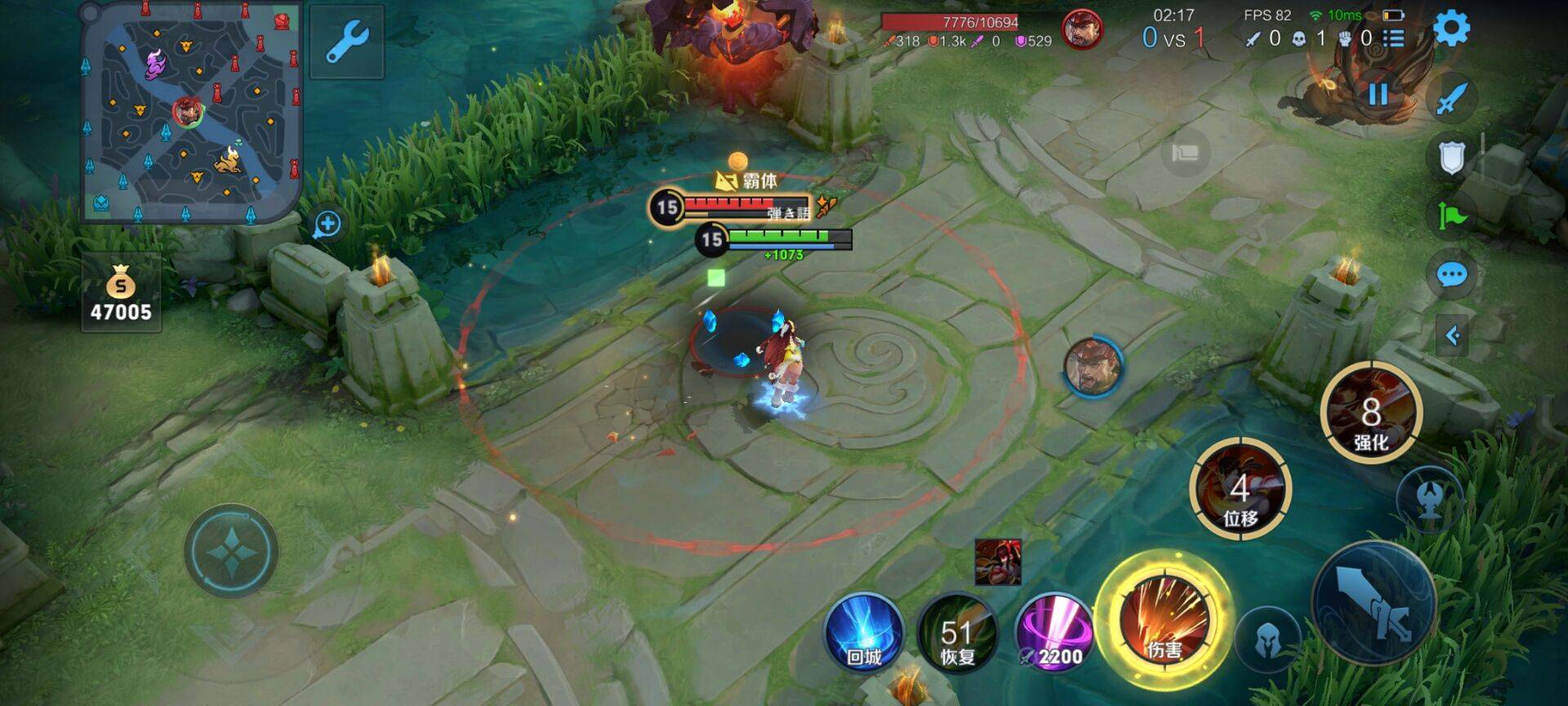Screen dimensions: 1568x706
Task: Cast the glowing 伤害 skill
Action: (x=1164, y=620)
